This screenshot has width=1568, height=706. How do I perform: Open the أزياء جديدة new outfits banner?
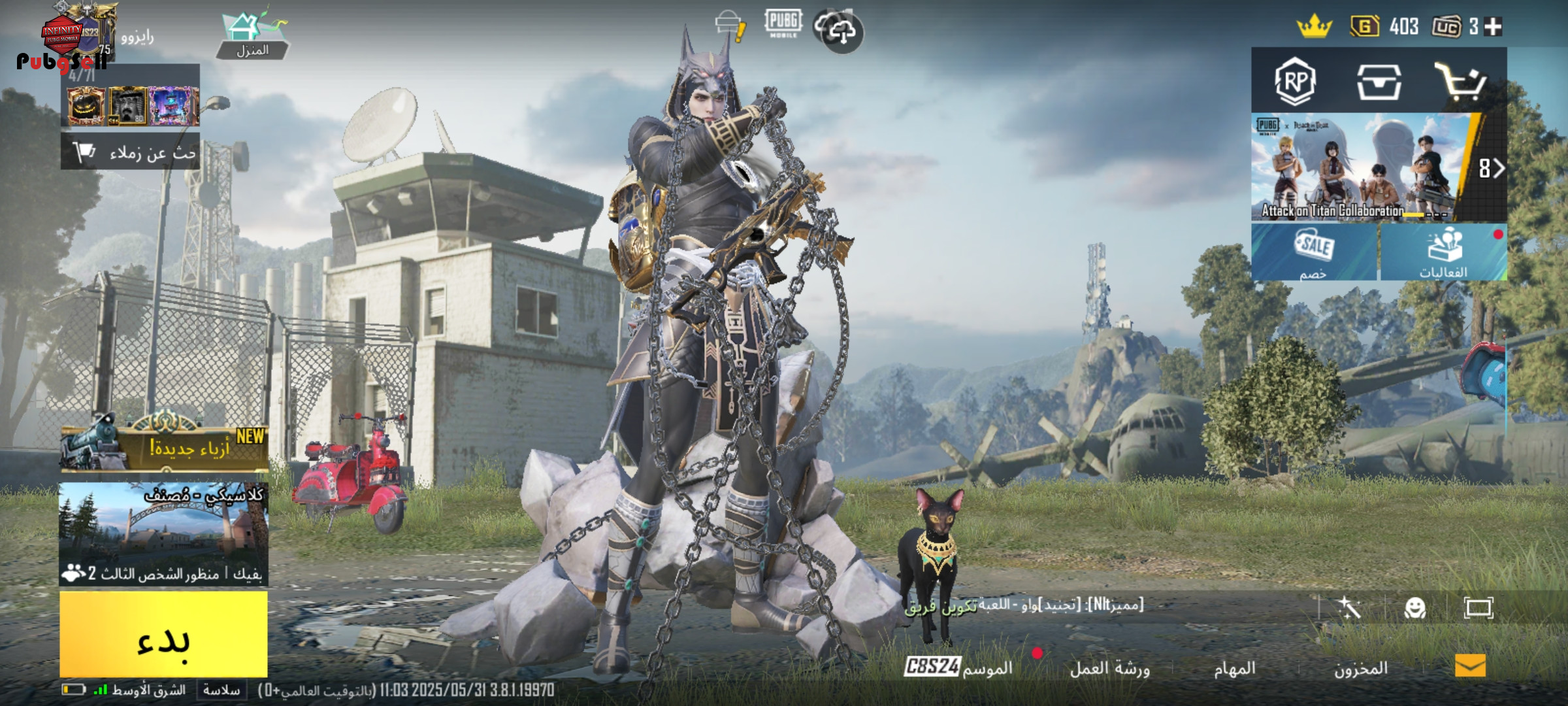click(165, 448)
